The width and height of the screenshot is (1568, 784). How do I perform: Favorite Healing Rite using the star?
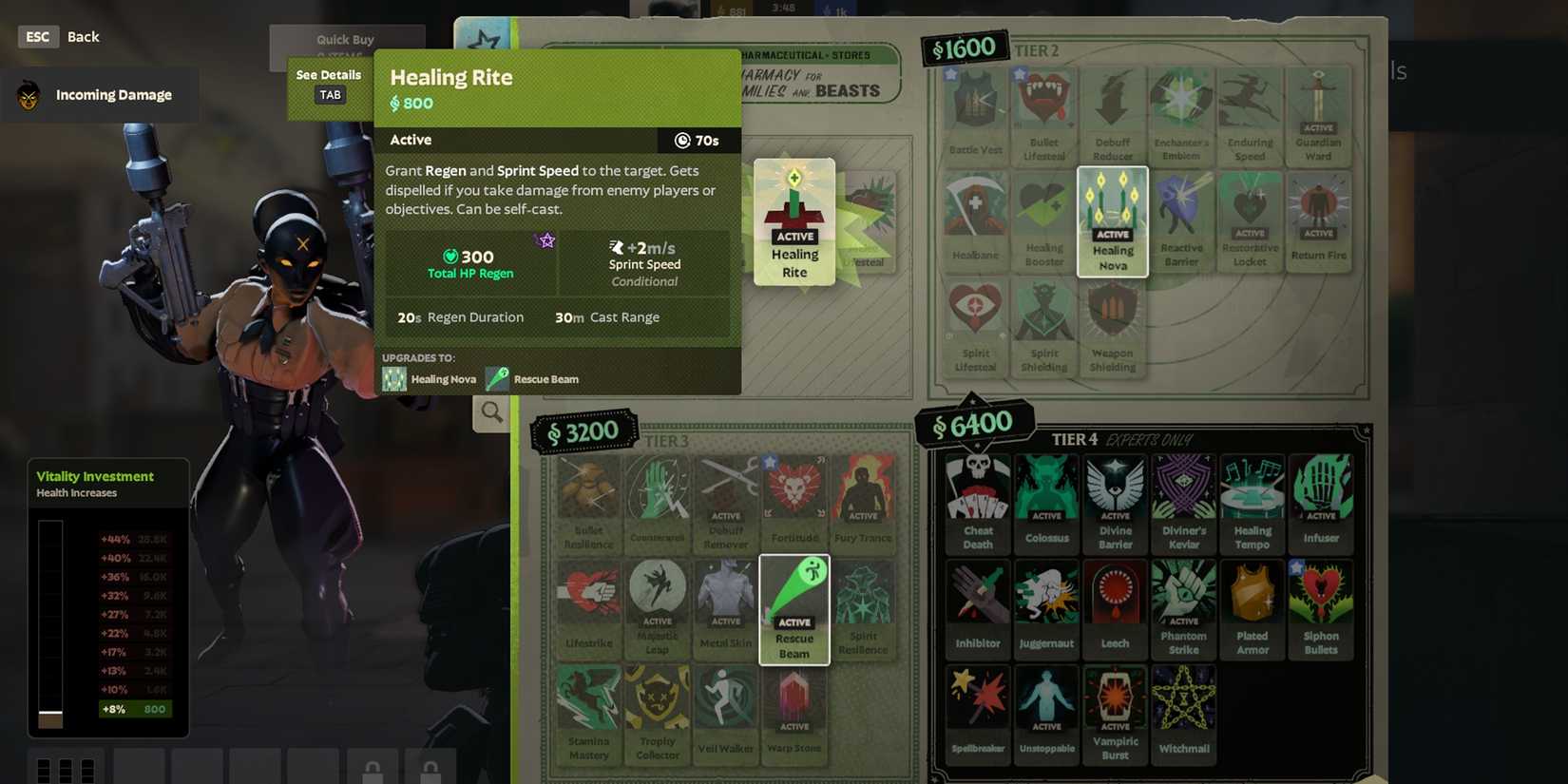point(546,241)
